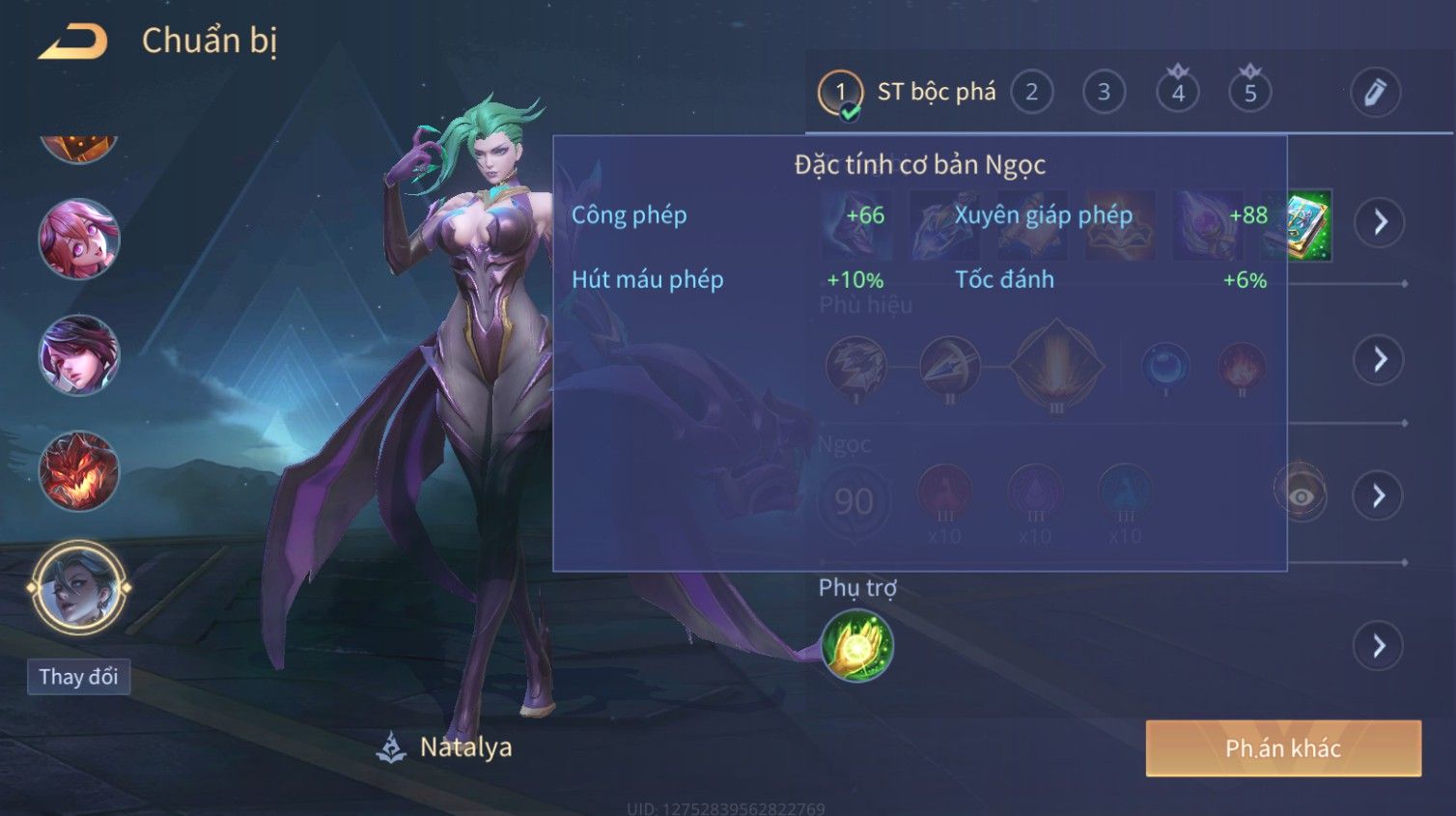Select the highlighted Natalya portrait
The image size is (1456, 816).
point(78,587)
